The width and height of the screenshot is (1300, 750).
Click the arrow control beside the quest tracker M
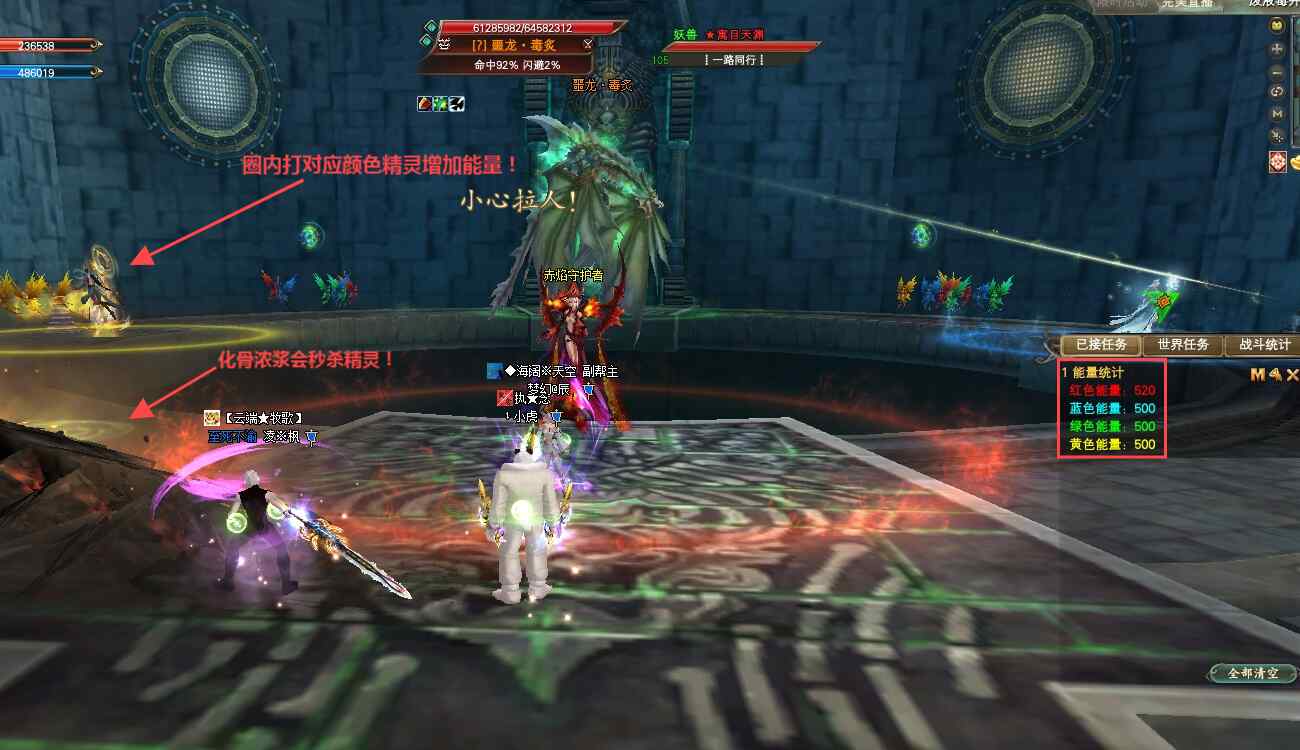click(x=1277, y=375)
